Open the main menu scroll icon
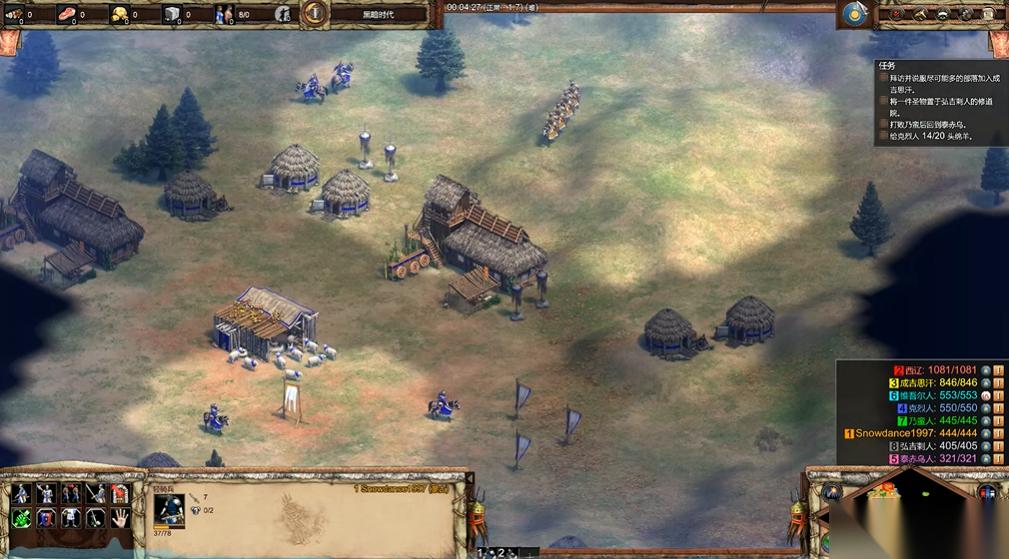 pyautogui.click(x=989, y=14)
